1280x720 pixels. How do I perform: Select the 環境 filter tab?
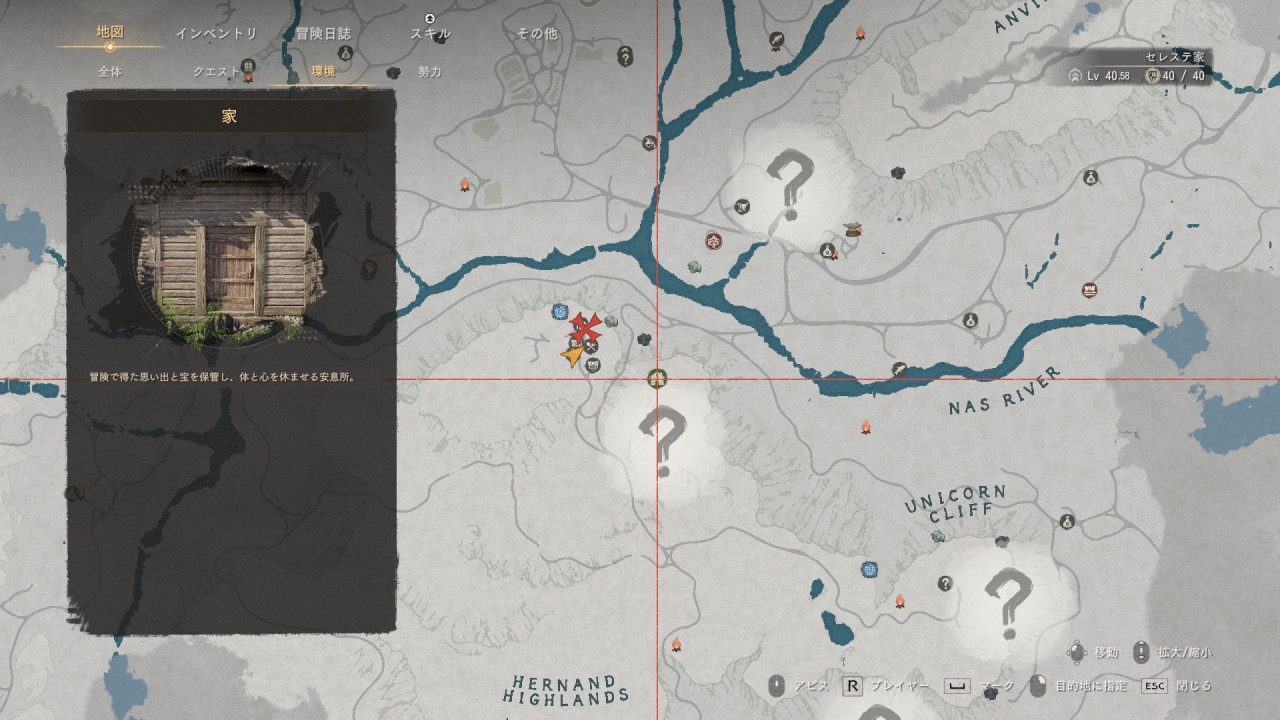(323, 72)
